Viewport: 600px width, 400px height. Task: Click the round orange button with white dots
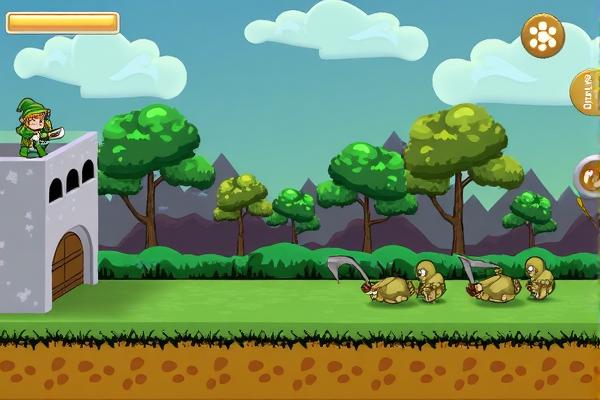coord(543,36)
